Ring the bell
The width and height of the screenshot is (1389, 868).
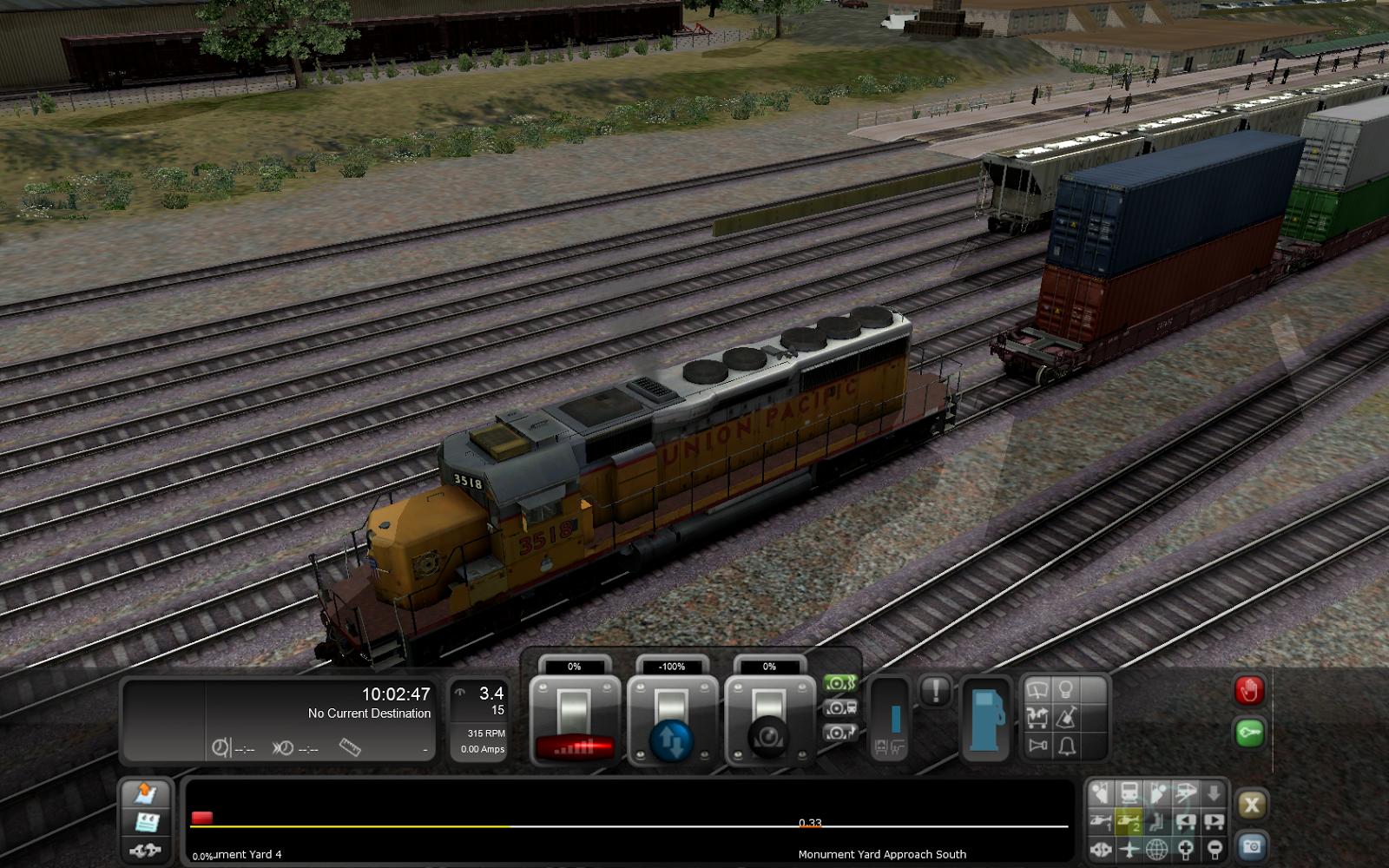pyautogui.click(x=1067, y=747)
